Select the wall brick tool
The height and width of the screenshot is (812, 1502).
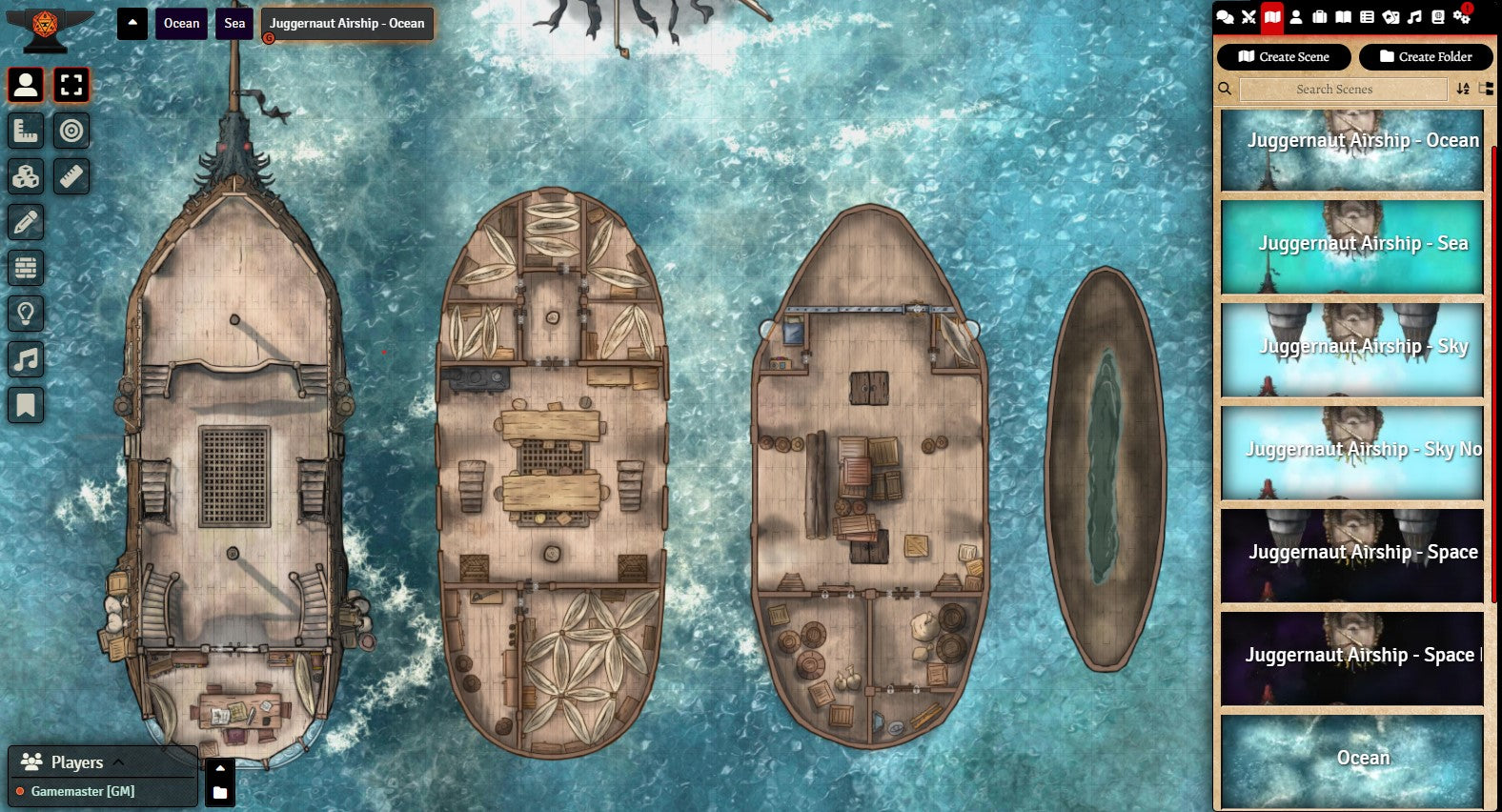click(x=26, y=268)
